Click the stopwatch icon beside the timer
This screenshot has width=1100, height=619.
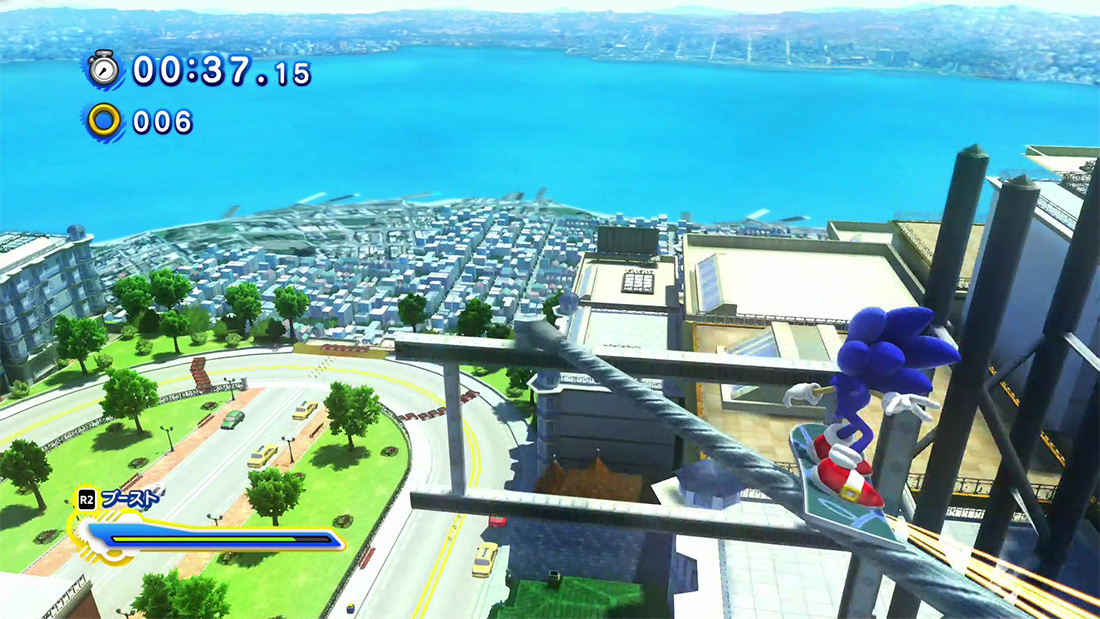pos(103,69)
